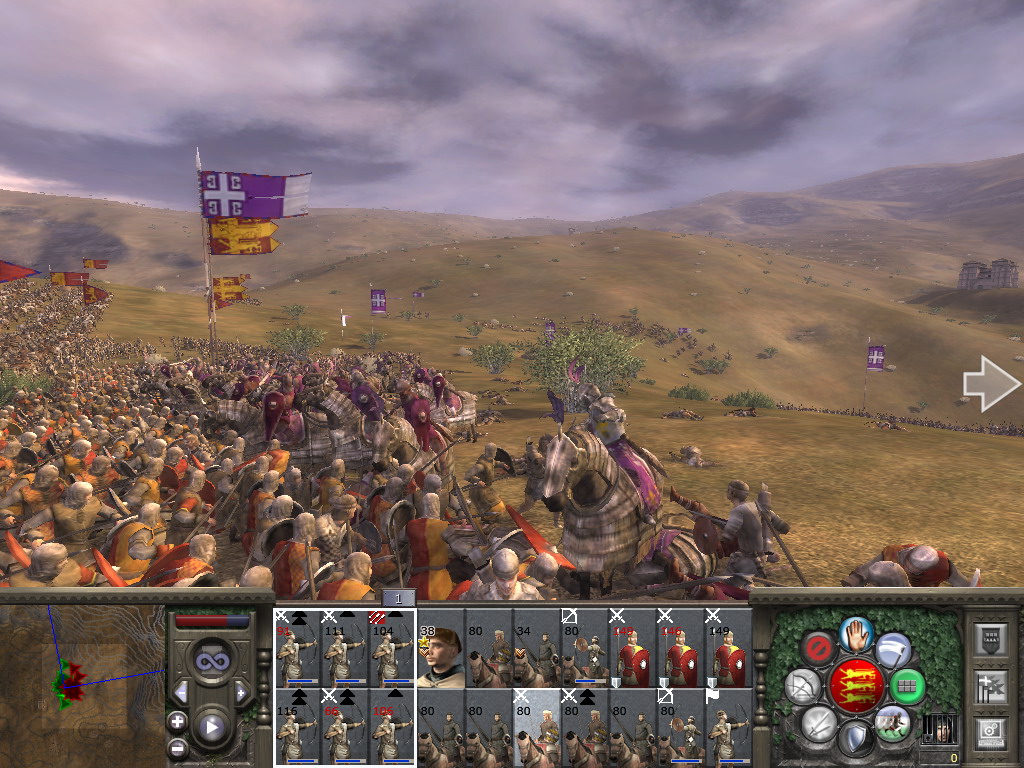Select army group tab 1
Viewport: 1024px width, 768px height.
click(398, 598)
